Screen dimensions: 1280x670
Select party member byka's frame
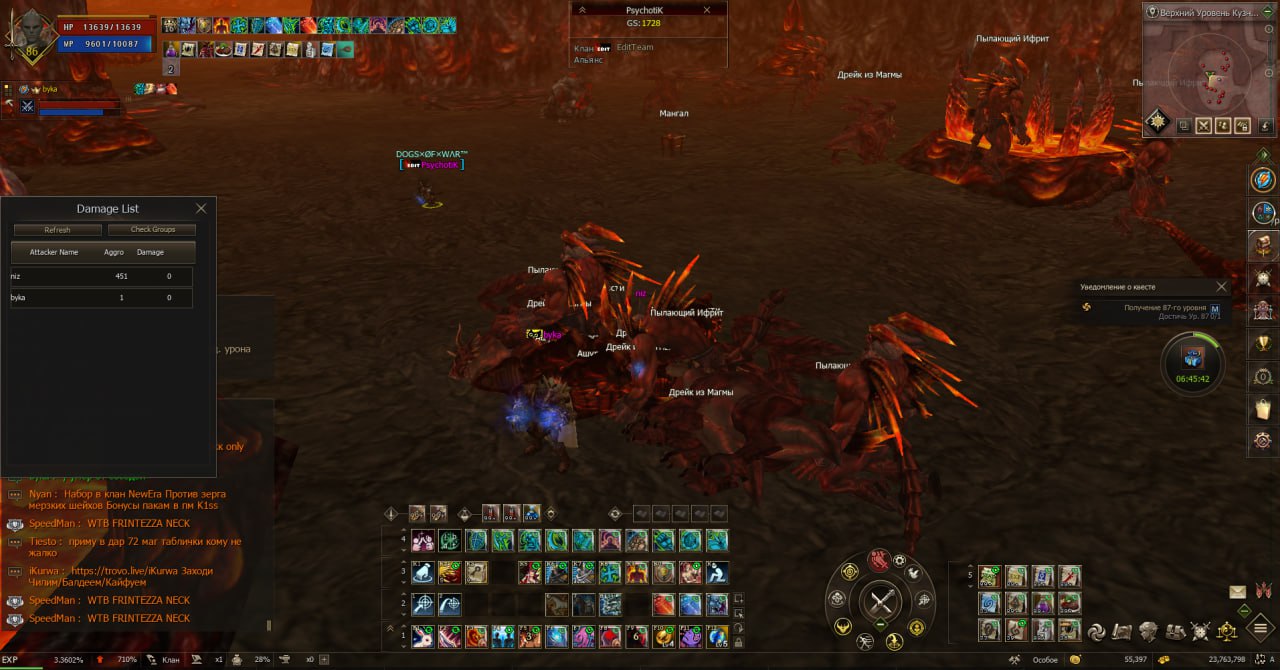70,100
